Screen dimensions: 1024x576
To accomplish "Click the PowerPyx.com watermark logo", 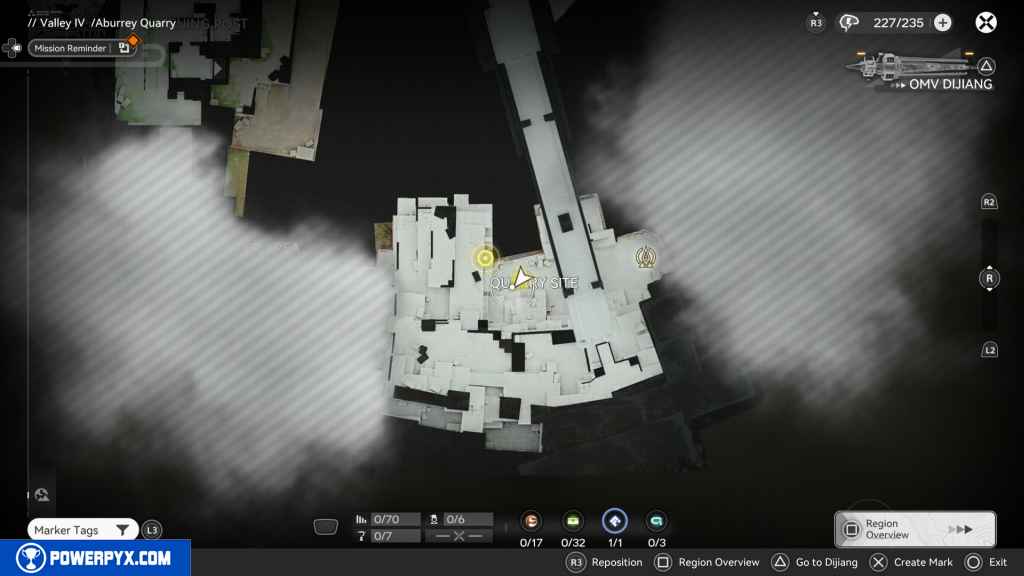I will (x=94, y=558).
